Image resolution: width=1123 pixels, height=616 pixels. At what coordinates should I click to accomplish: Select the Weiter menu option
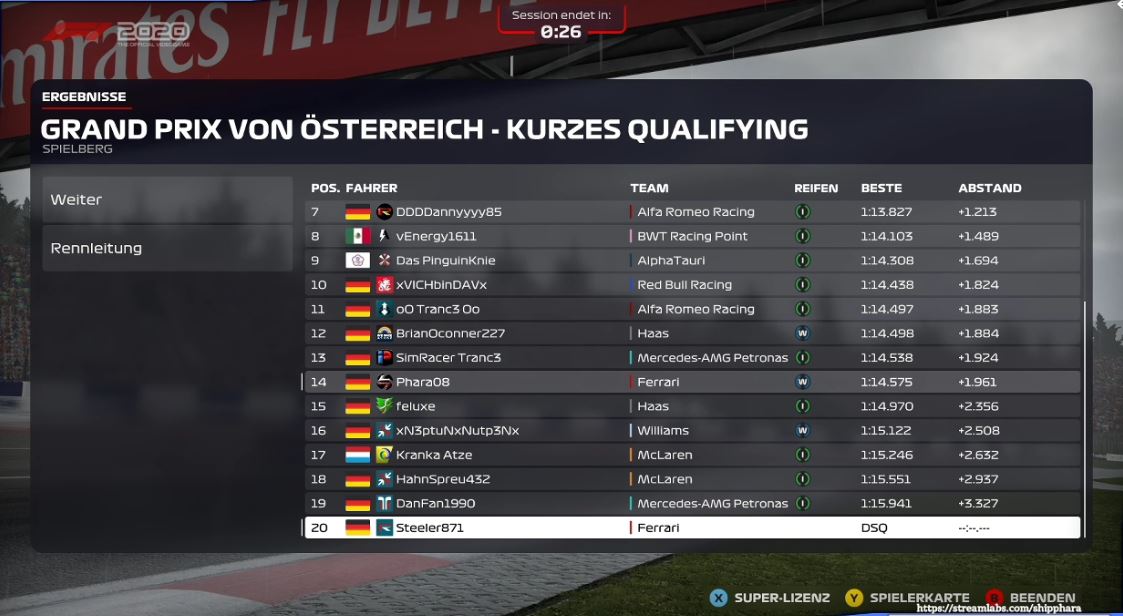pyautogui.click(x=166, y=200)
